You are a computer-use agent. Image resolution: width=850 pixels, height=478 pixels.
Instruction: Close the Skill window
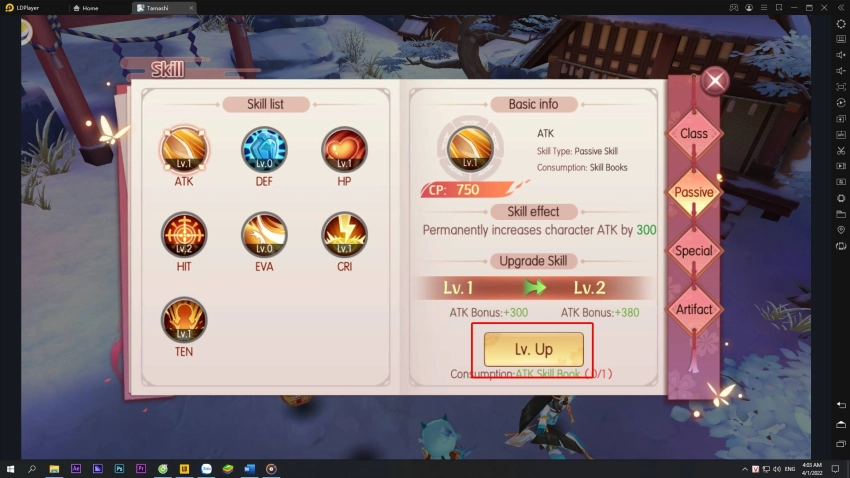click(715, 82)
